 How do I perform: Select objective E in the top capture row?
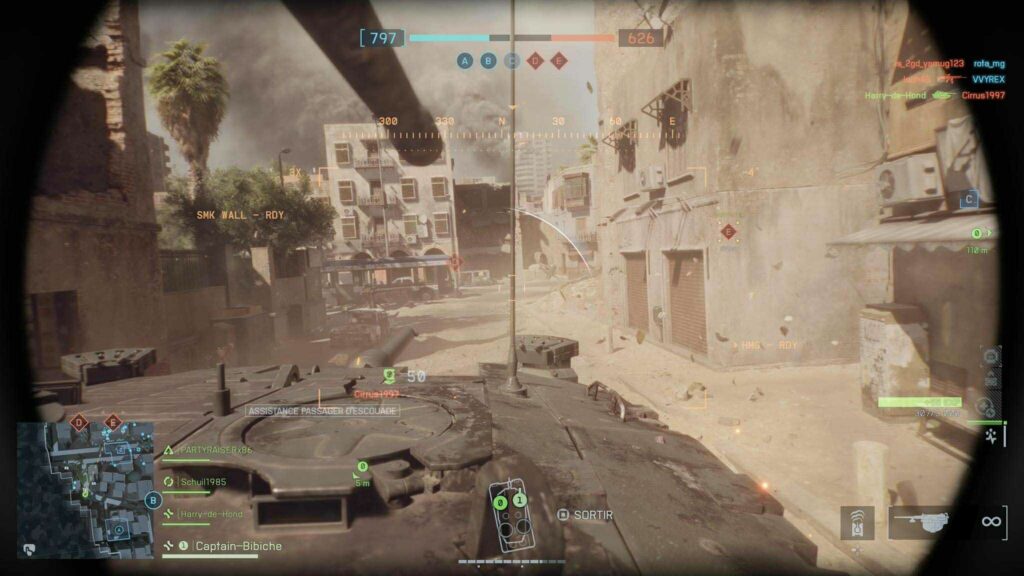pyautogui.click(x=559, y=61)
